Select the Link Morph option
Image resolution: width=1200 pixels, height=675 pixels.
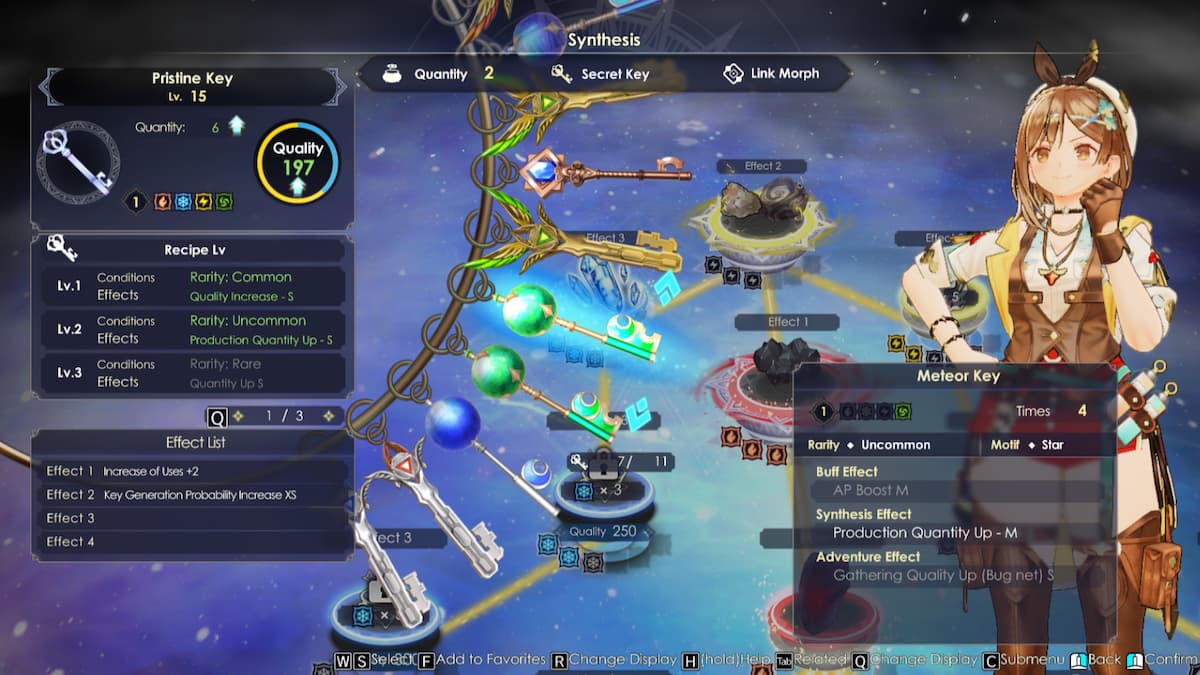click(771, 74)
